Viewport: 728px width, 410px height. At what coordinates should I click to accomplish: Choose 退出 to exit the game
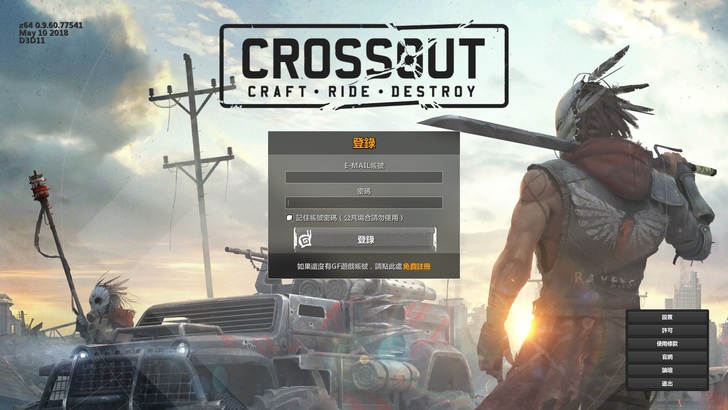(x=667, y=384)
